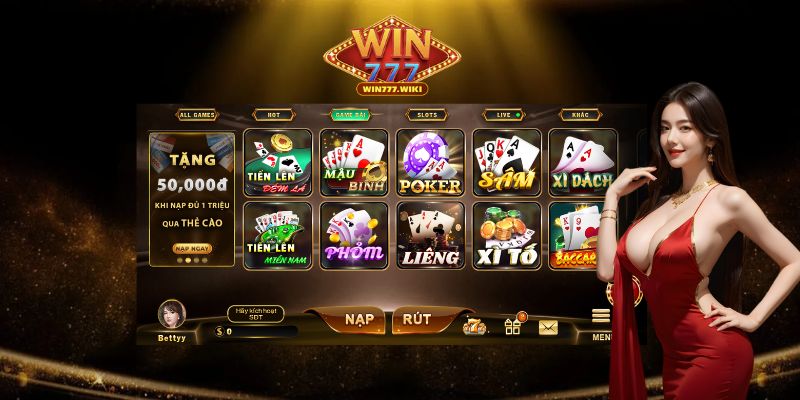Select the Sâm card game
This screenshot has height=400, width=800.
click(506, 162)
